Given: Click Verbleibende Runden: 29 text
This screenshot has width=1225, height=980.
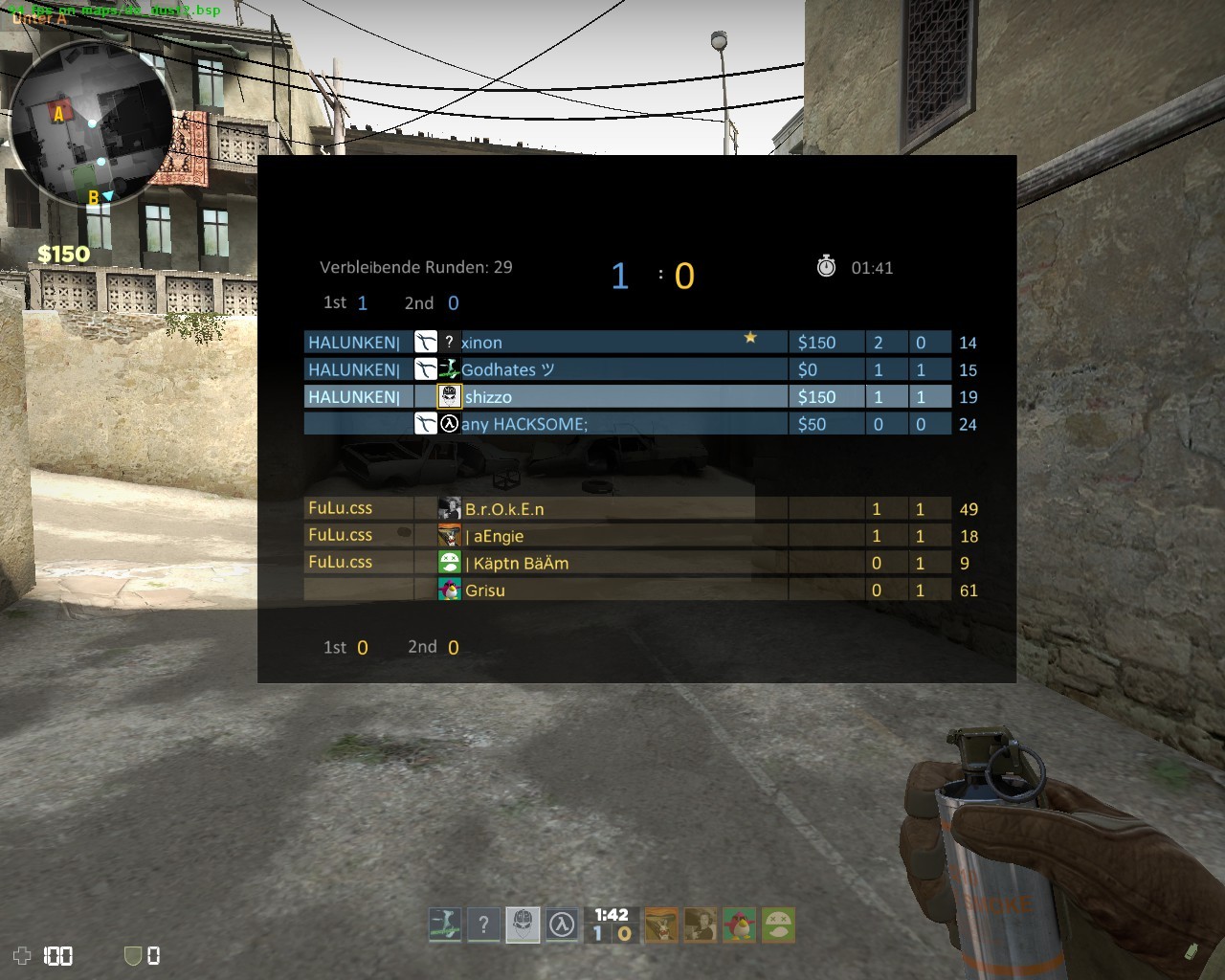Looking at the screenshot, I should [x=417, y=267].
